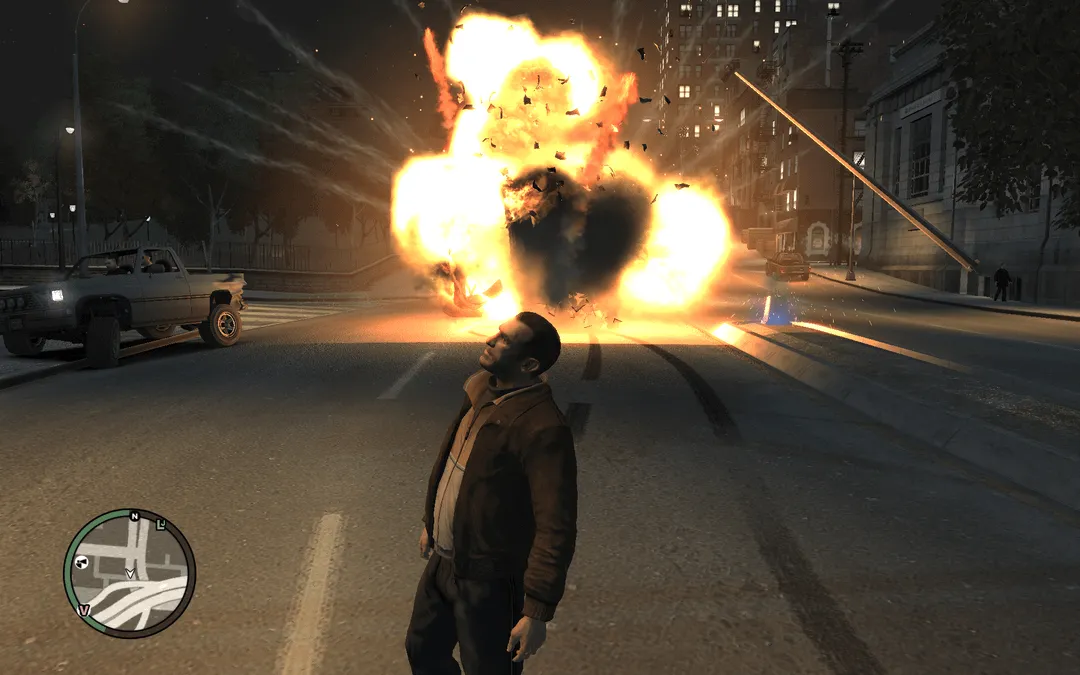Select the green LJ marker on the radar
The image size is (1080, 675).
tap(161, 526)
